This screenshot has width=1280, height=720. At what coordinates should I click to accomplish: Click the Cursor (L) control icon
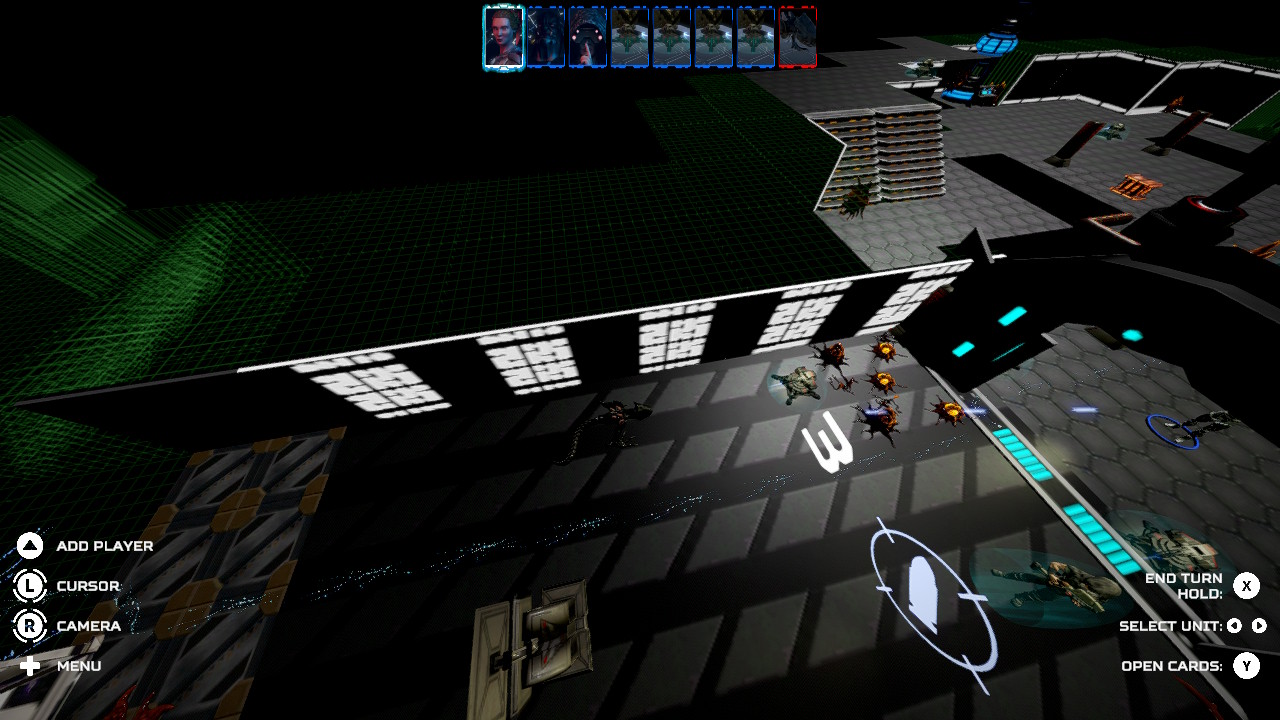point(30,586)
